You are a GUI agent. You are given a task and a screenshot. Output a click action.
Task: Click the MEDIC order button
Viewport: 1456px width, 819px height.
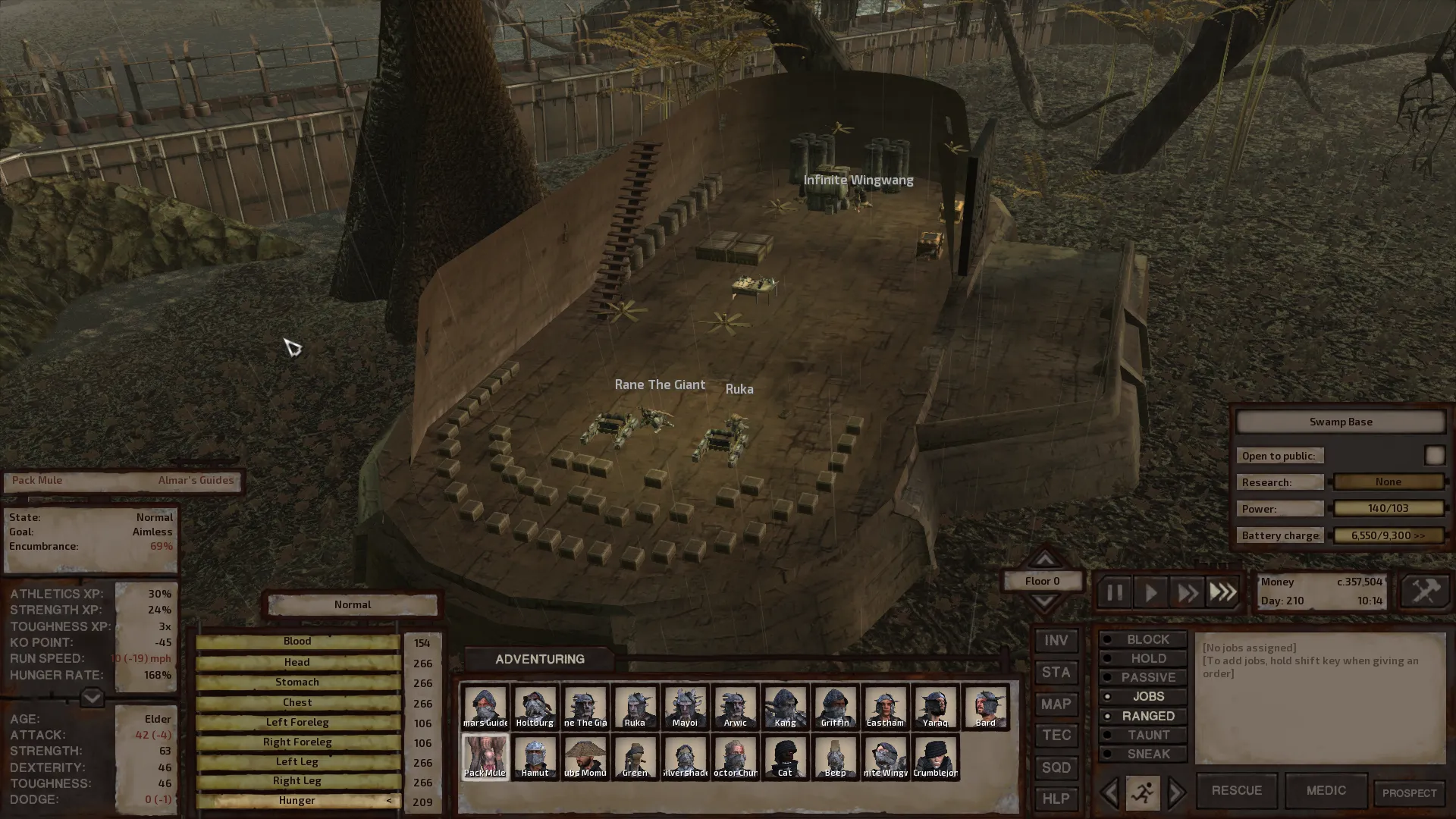[1326, 791]
